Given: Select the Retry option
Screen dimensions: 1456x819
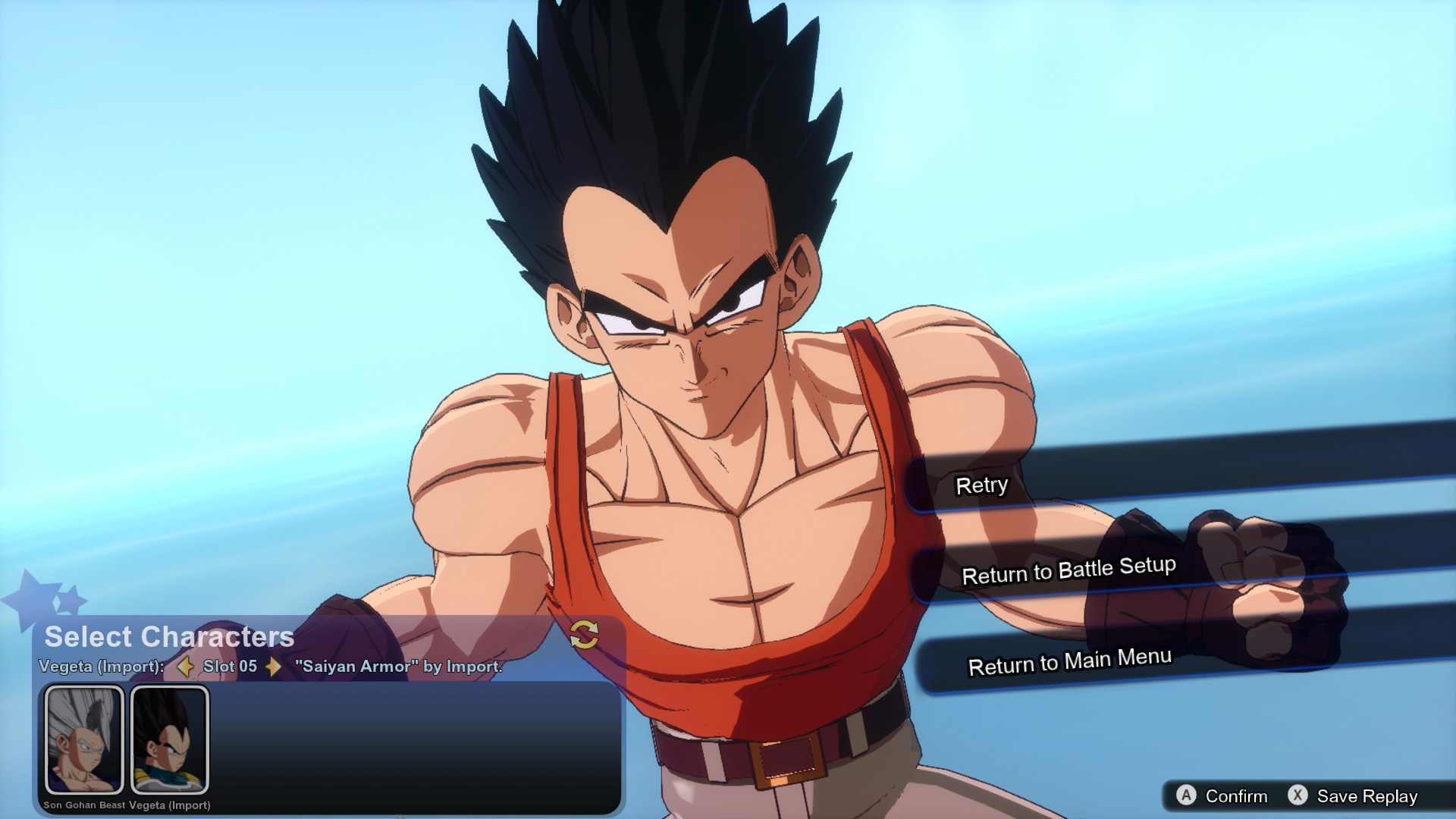Looking at the screenshot, I should point(982,485).
